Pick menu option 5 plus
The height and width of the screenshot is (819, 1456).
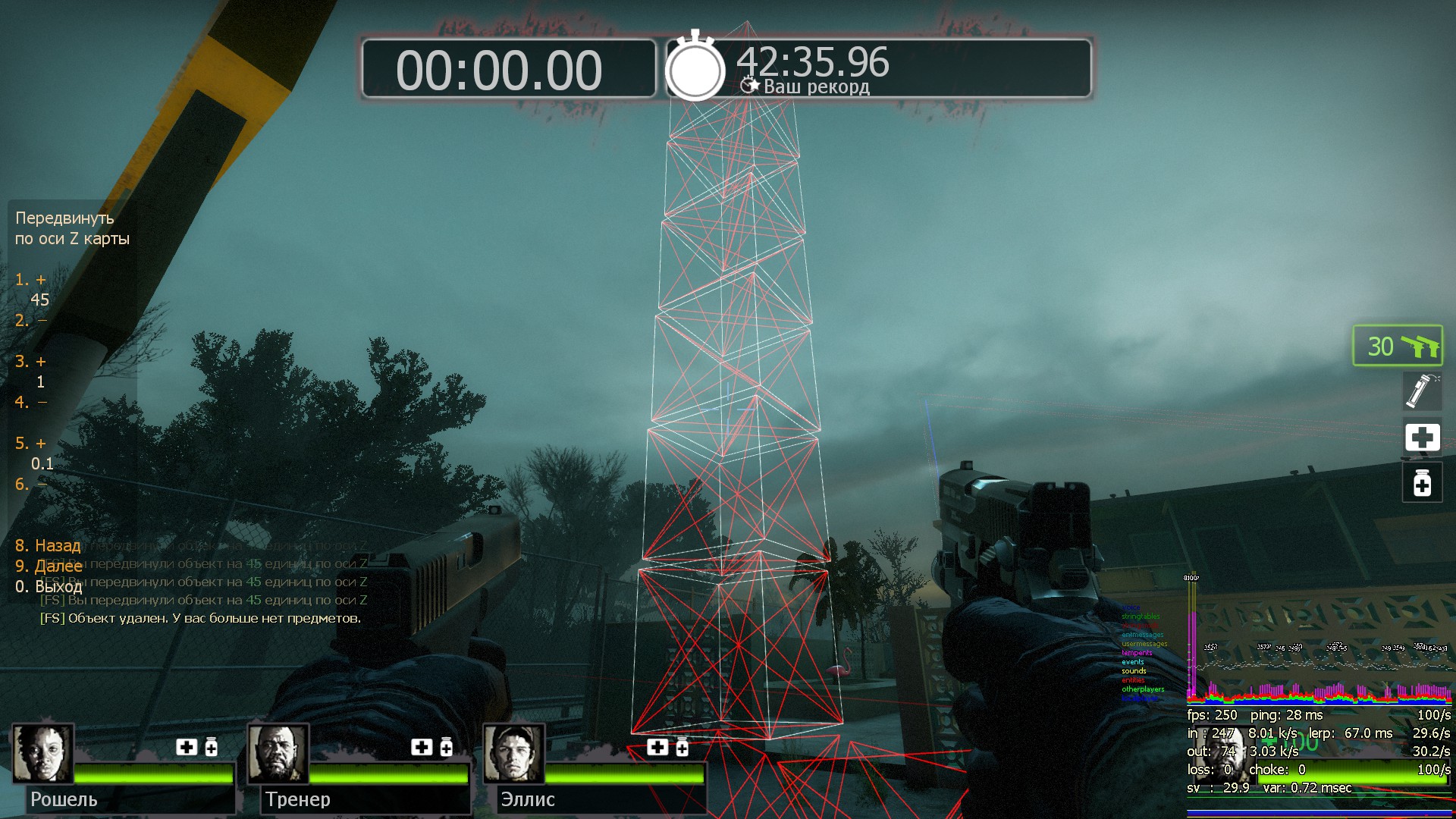(31, 444)
